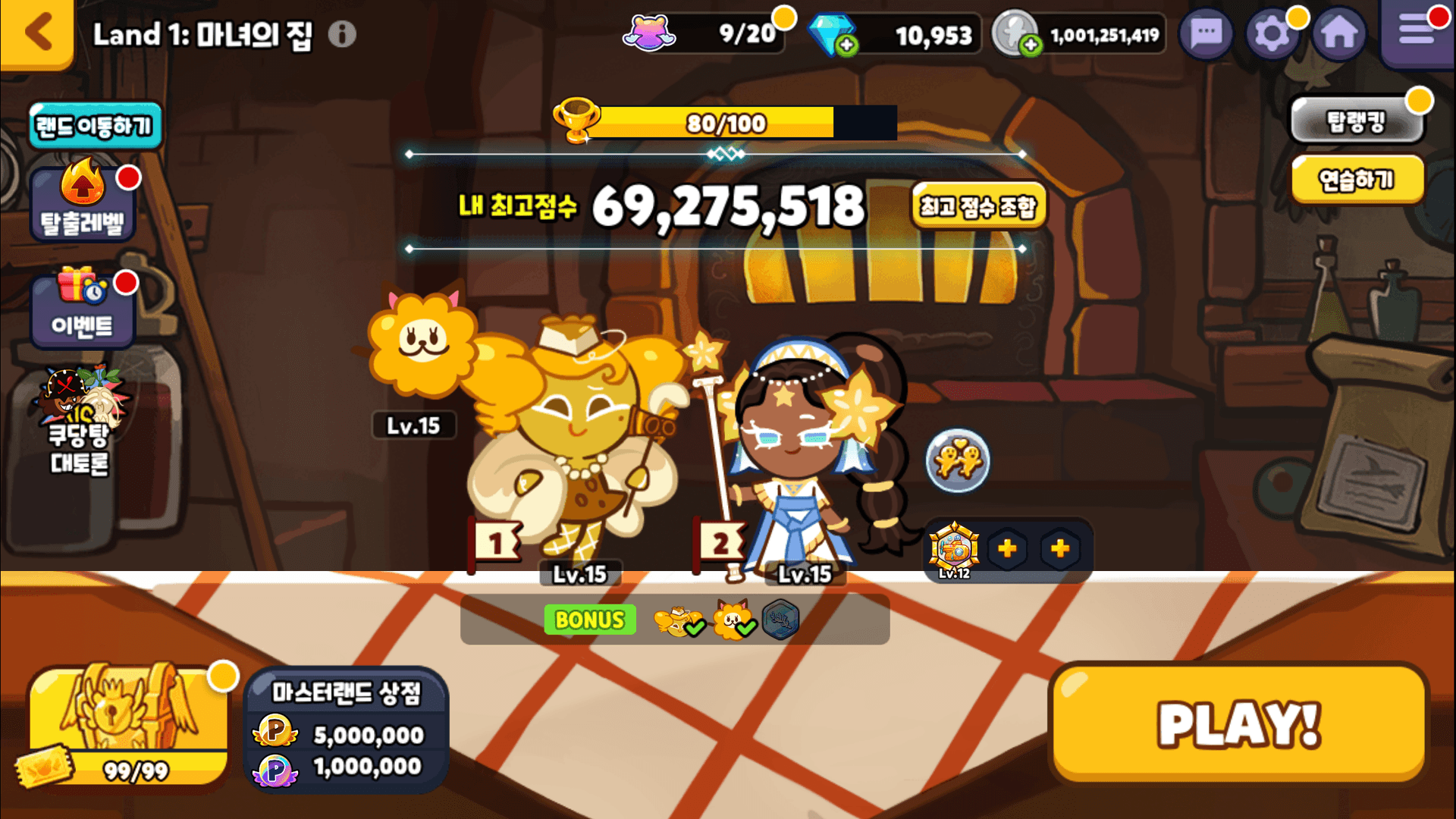Go back with the yellow arrow button

coord(37,33)
